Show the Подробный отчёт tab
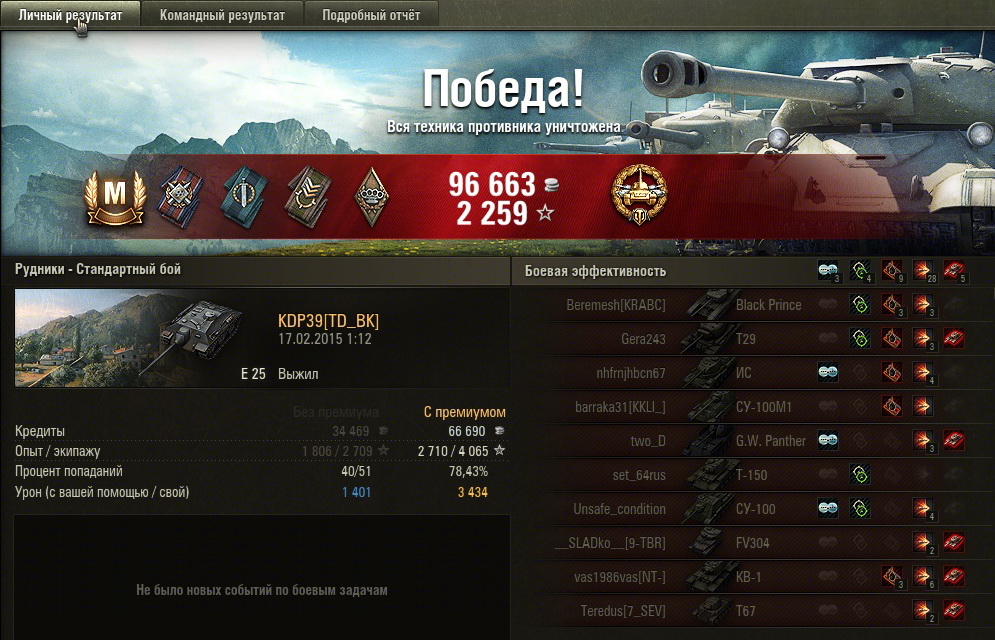 (371, 15)
